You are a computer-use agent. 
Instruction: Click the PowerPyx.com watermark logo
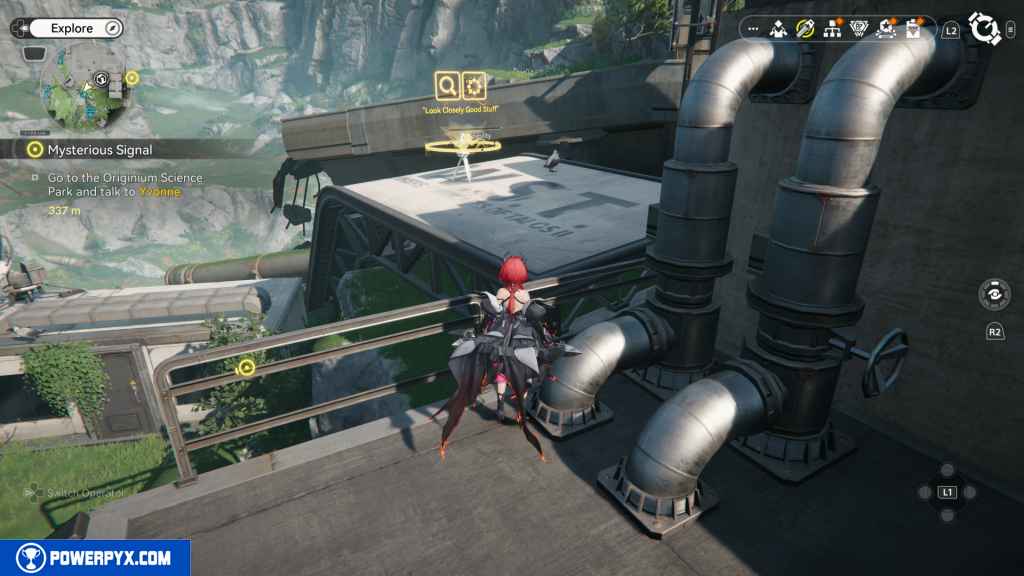pyautogui.click(x=94, y=558)
